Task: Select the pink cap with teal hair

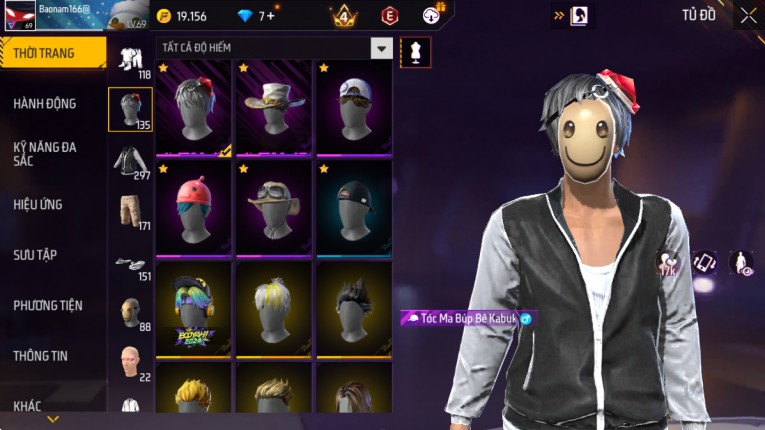Action: coord(193,208)
